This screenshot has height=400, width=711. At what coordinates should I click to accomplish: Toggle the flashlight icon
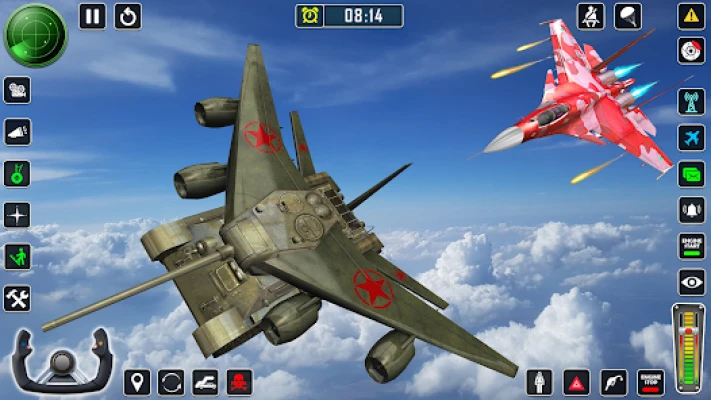click(x=17, y=132)
